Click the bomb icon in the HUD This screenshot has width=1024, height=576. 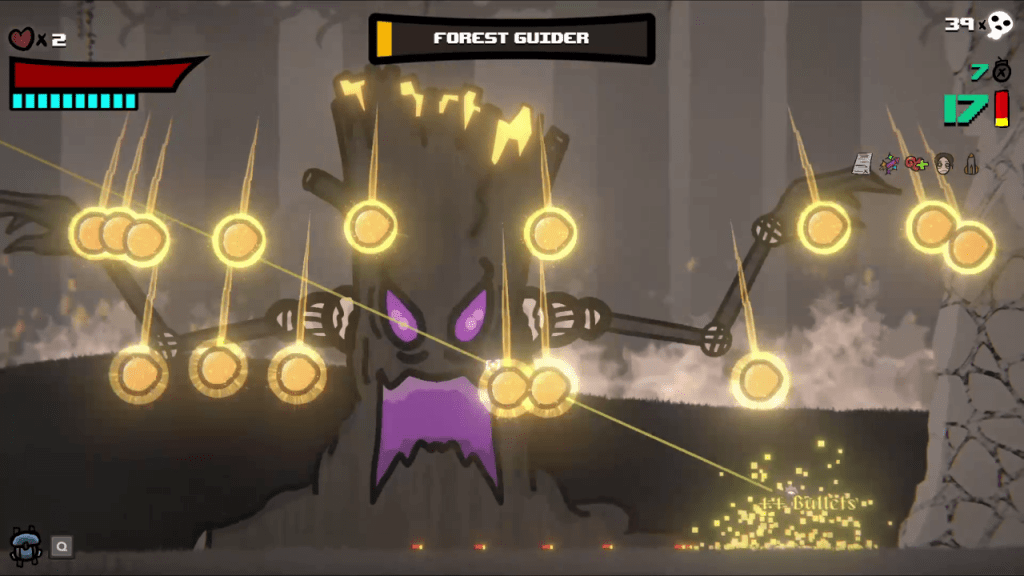(1003, 72)
